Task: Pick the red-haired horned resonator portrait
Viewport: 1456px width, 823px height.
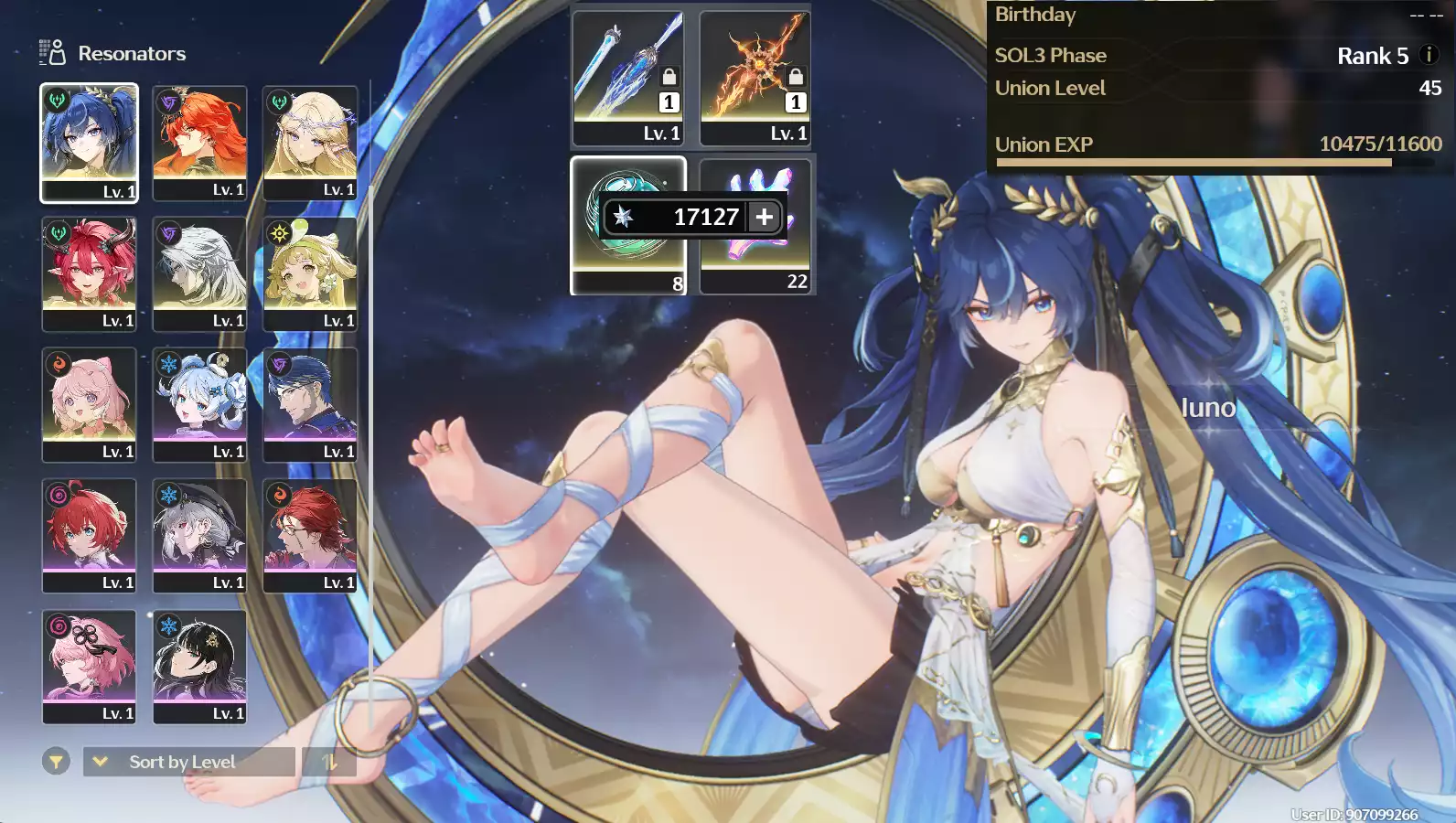Action: 89,273
